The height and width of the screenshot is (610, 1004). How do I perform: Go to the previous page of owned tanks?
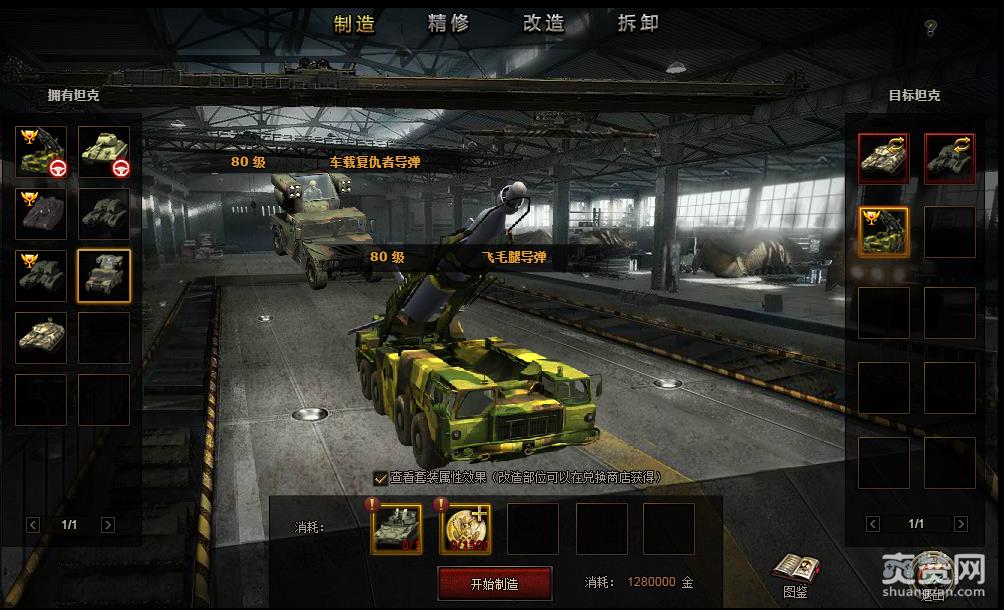pyautogui.click(x=33, y=524)
